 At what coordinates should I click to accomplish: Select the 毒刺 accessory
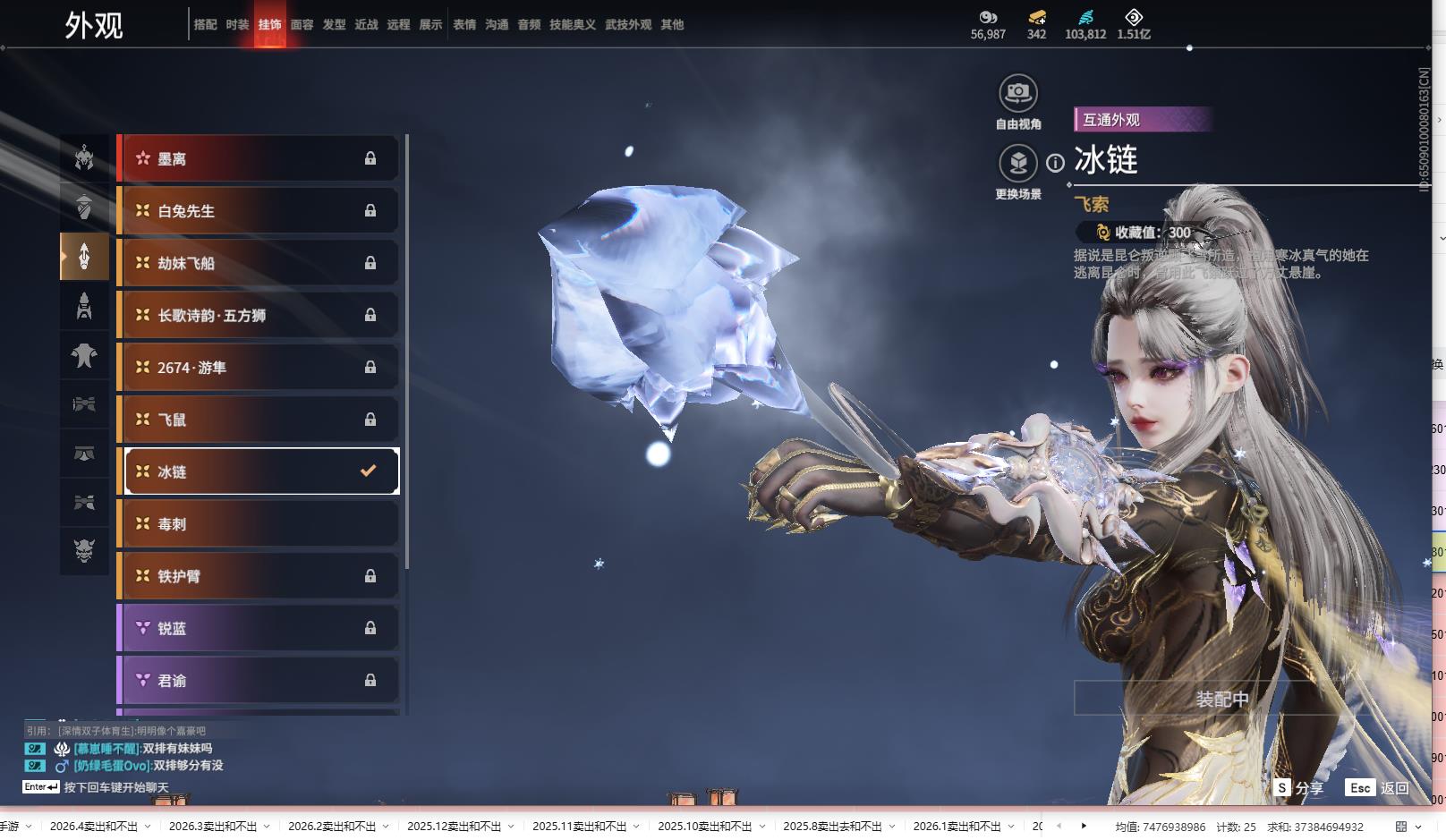(x=258, y=524)
